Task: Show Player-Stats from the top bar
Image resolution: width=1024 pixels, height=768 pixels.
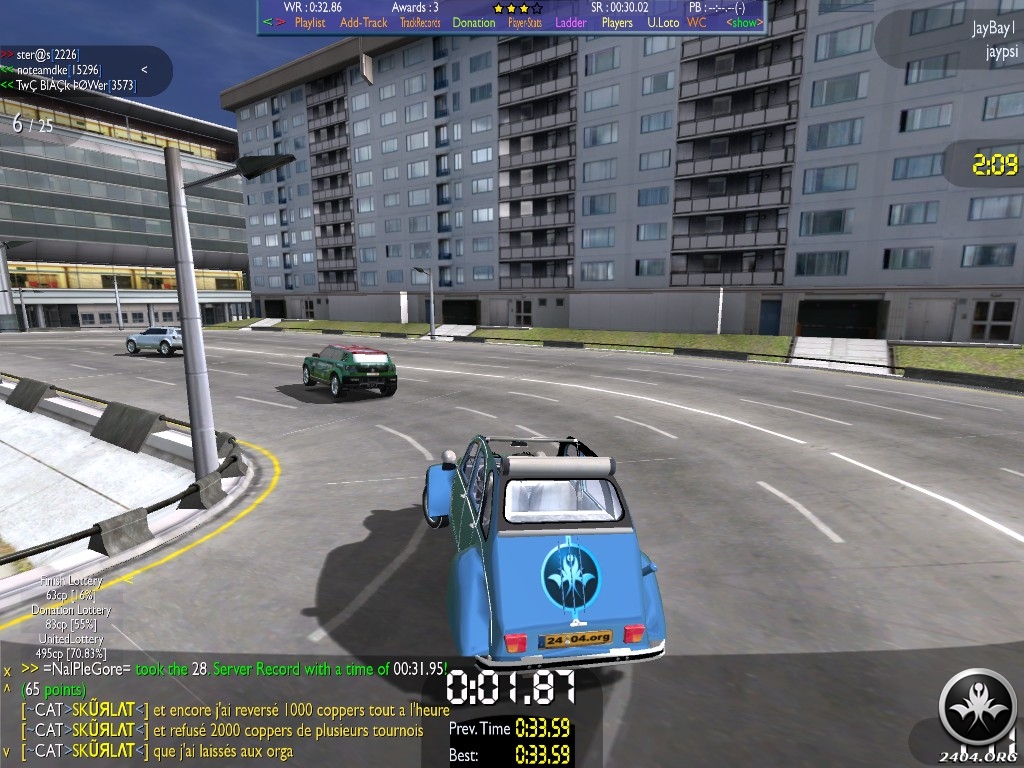Action: coord(525,23)
